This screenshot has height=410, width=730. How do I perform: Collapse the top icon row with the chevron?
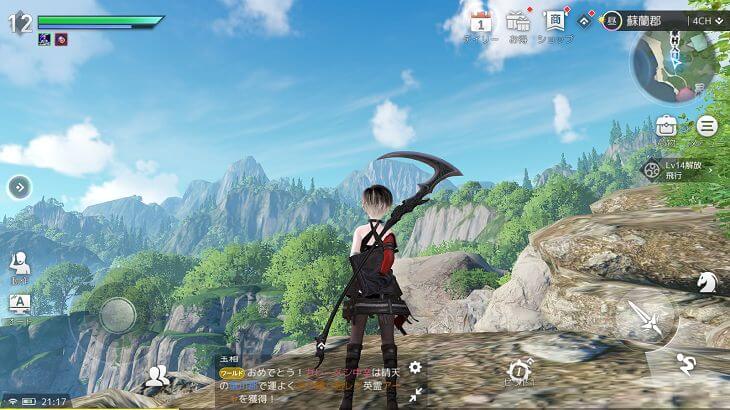[586, 19]
